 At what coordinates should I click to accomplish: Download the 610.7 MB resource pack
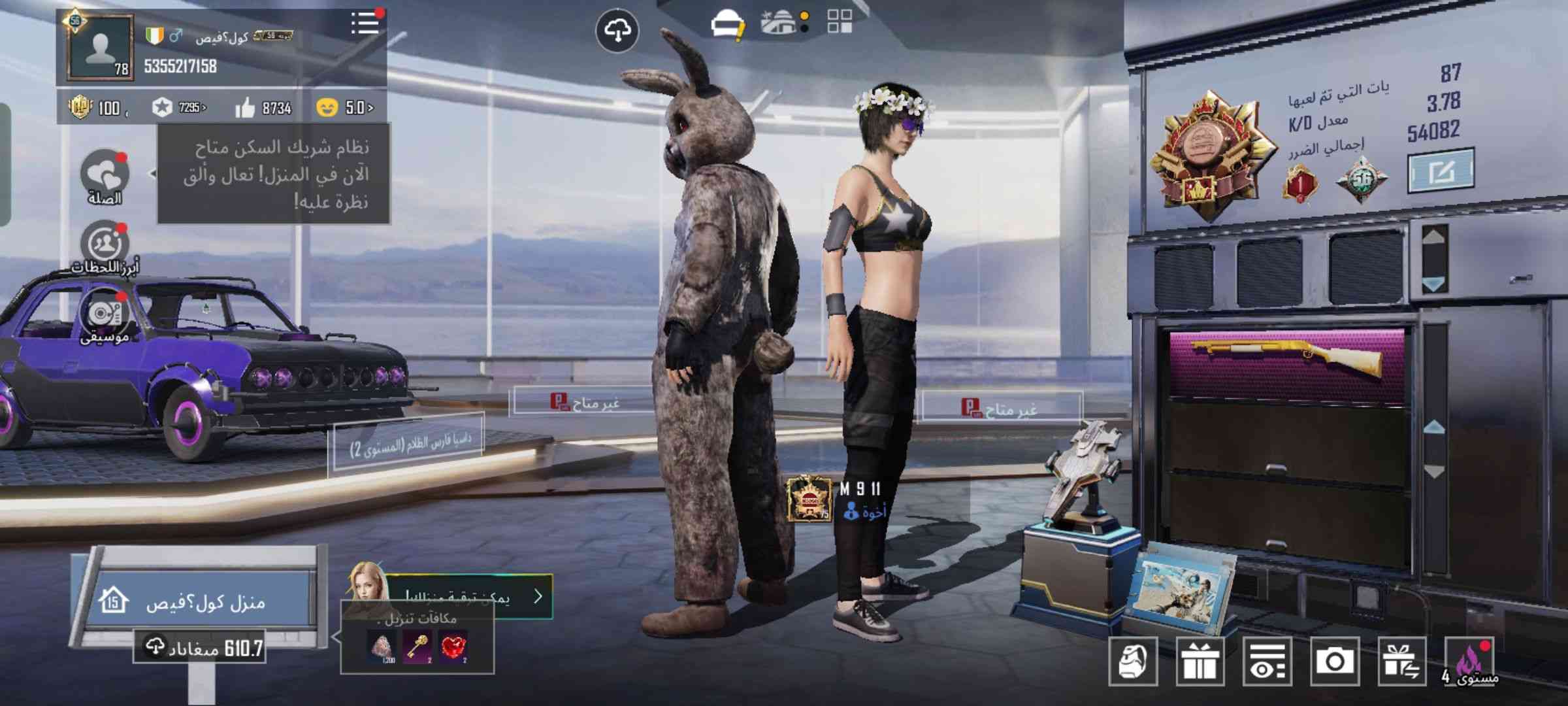[200, 648]
